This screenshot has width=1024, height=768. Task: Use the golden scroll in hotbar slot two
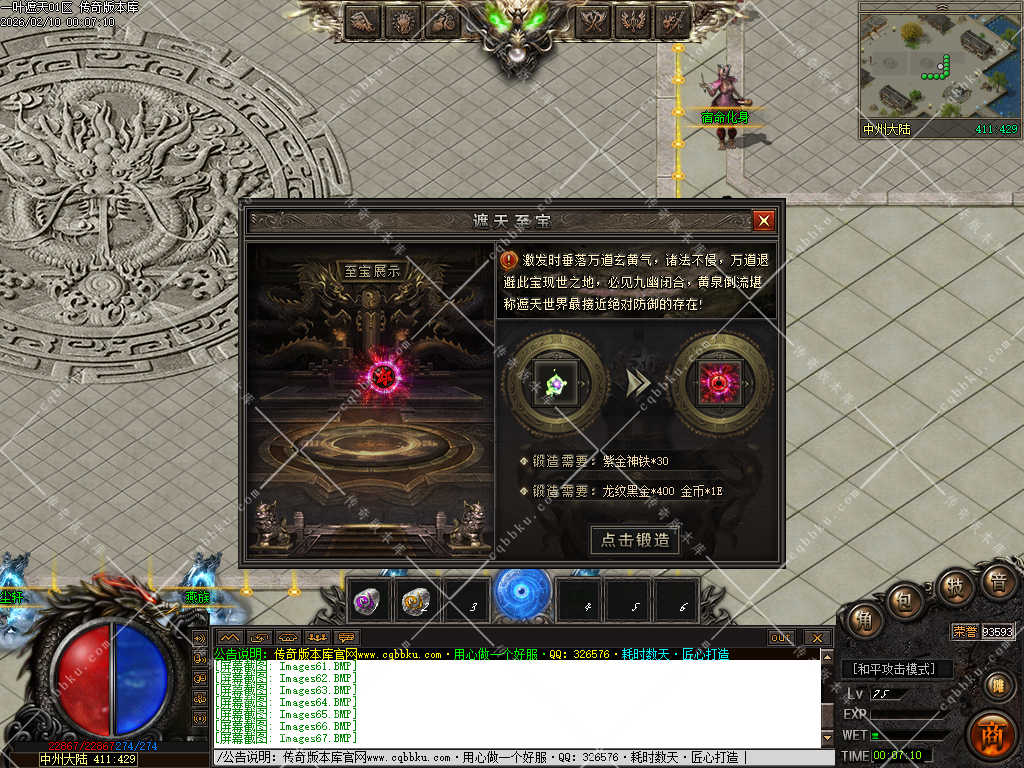415,600
